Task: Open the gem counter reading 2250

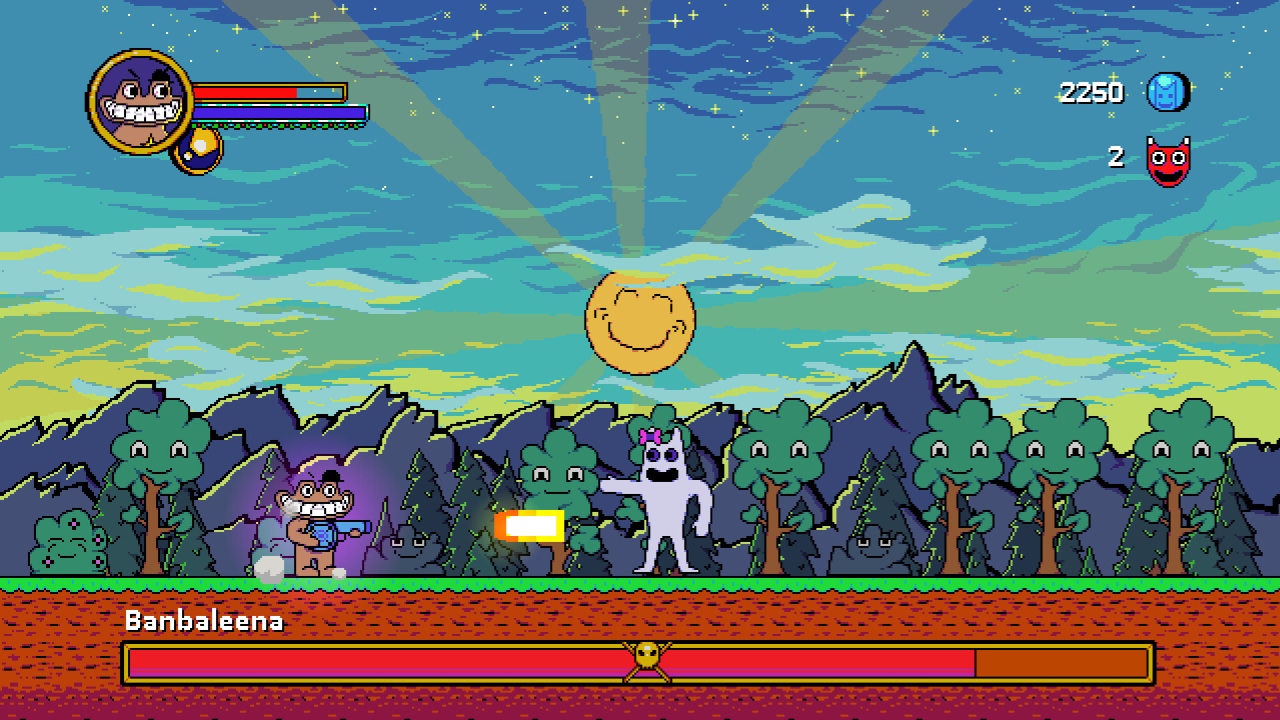Action: coord(1090,92)
